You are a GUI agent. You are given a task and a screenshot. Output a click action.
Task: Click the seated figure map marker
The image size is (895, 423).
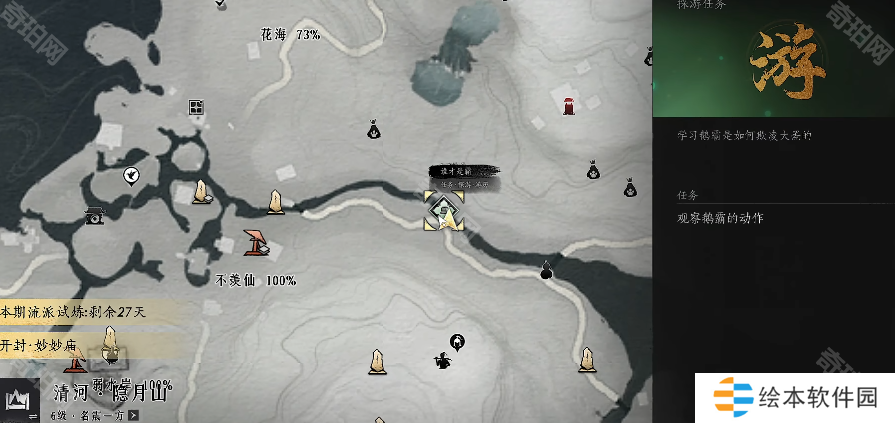(x=441, y=361)
